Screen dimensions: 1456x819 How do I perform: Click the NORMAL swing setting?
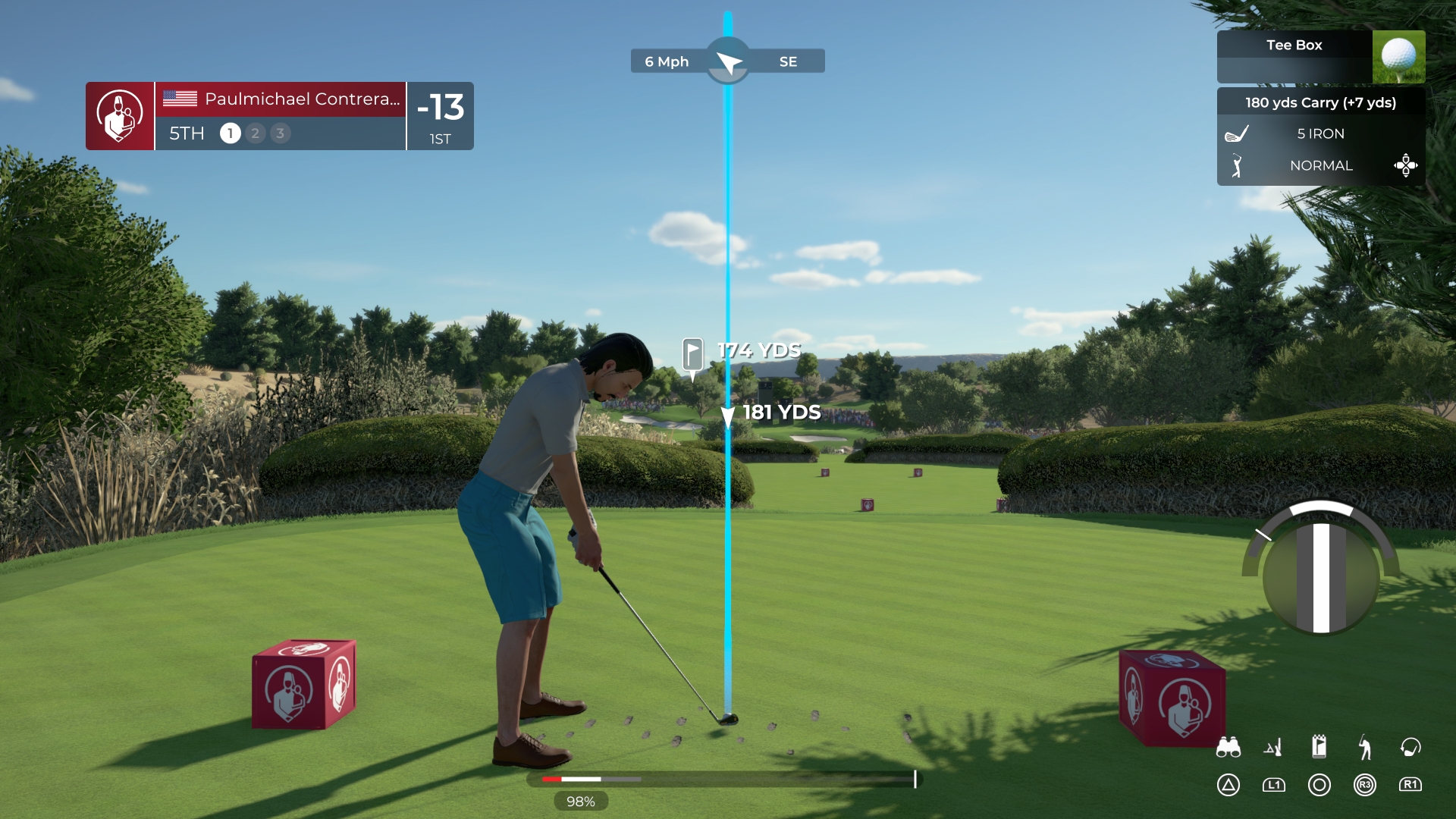pyautogui.click(x=1321, y=165)
